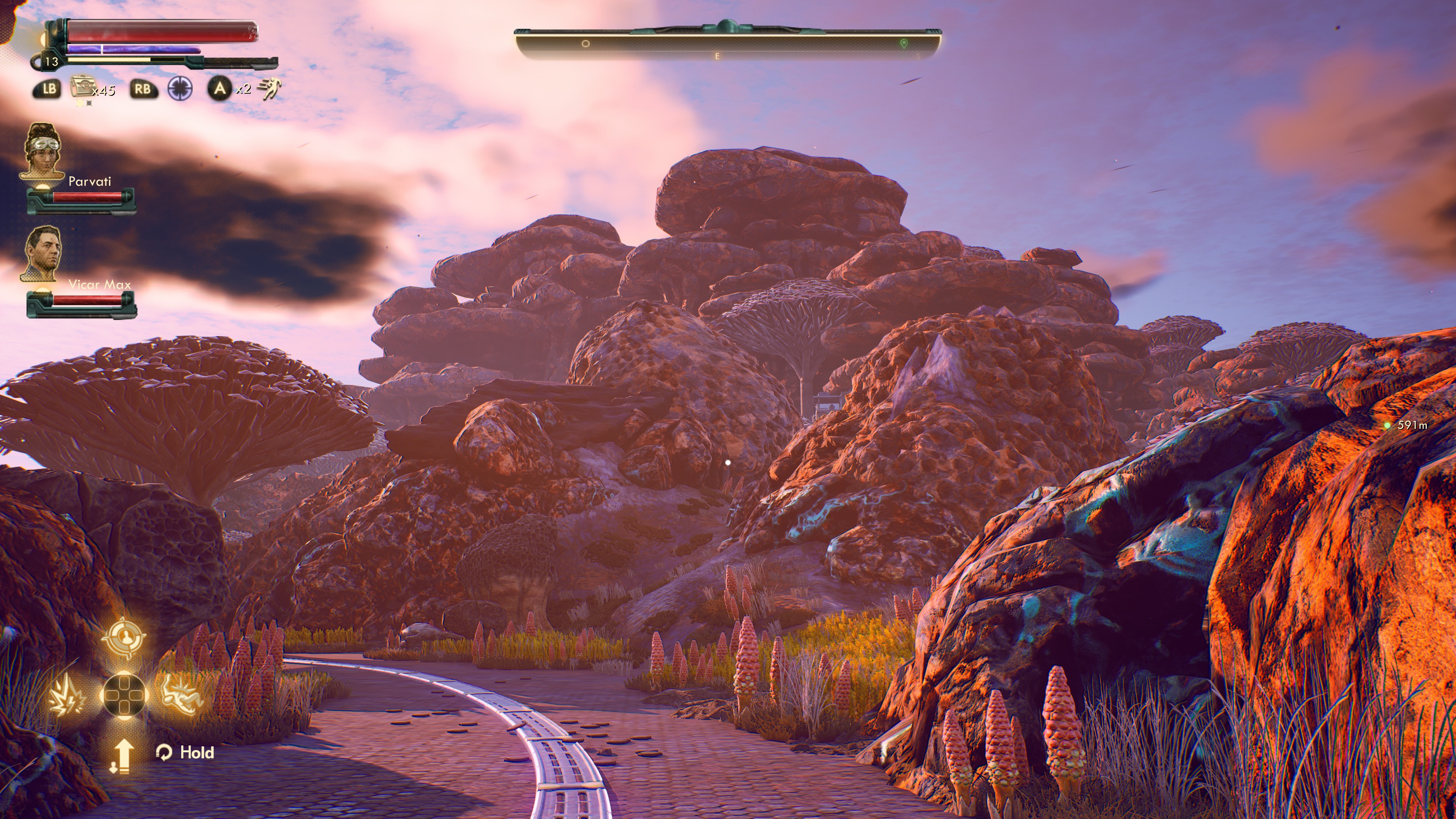Click the green quest marker on compass
Image resolution: width=1456 pixels, height=819 pixels.
coord(903,44)
